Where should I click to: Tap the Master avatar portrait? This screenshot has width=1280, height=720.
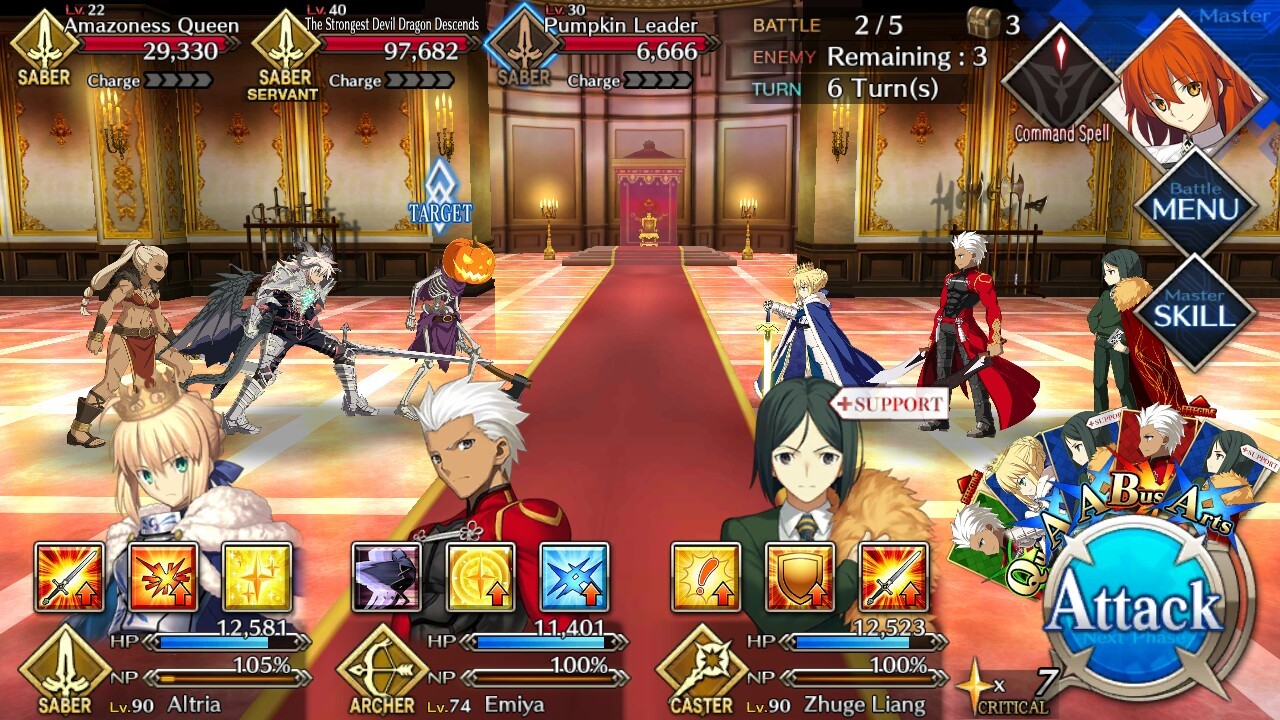pos(1190,85)
